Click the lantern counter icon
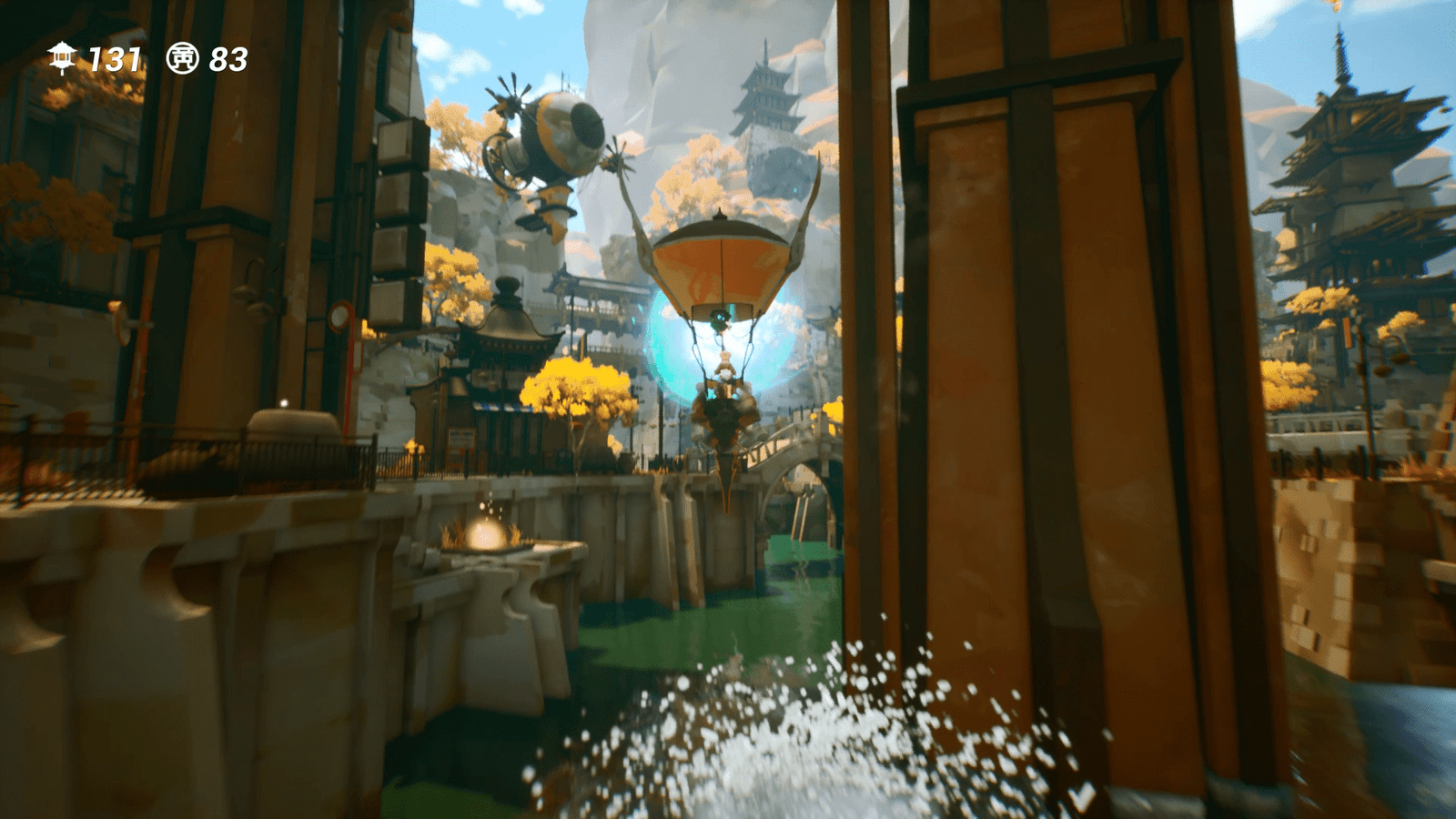1456x819 pixels. [x=60, y=59]
